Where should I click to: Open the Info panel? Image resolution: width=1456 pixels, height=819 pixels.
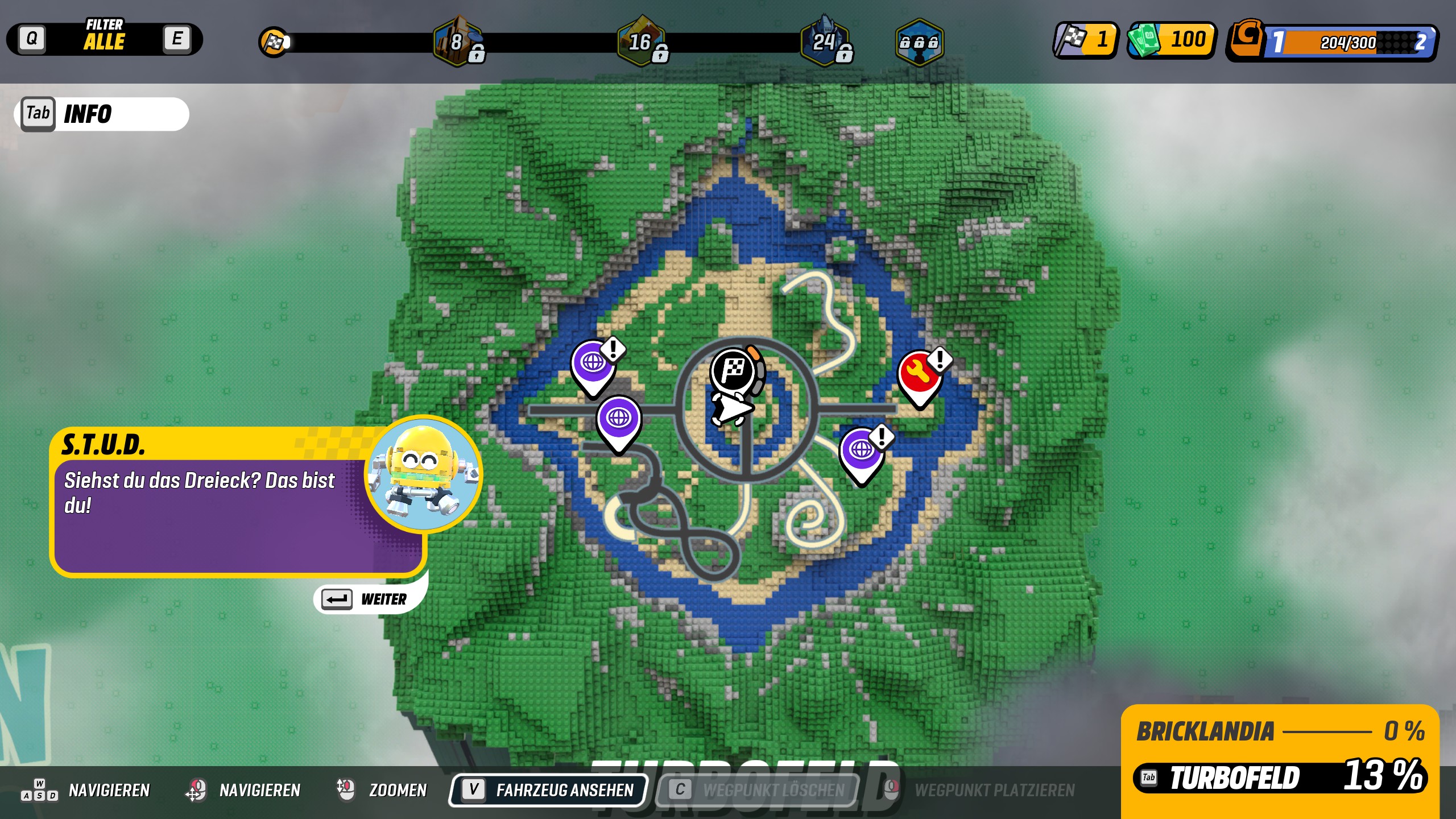coord(102,114)
